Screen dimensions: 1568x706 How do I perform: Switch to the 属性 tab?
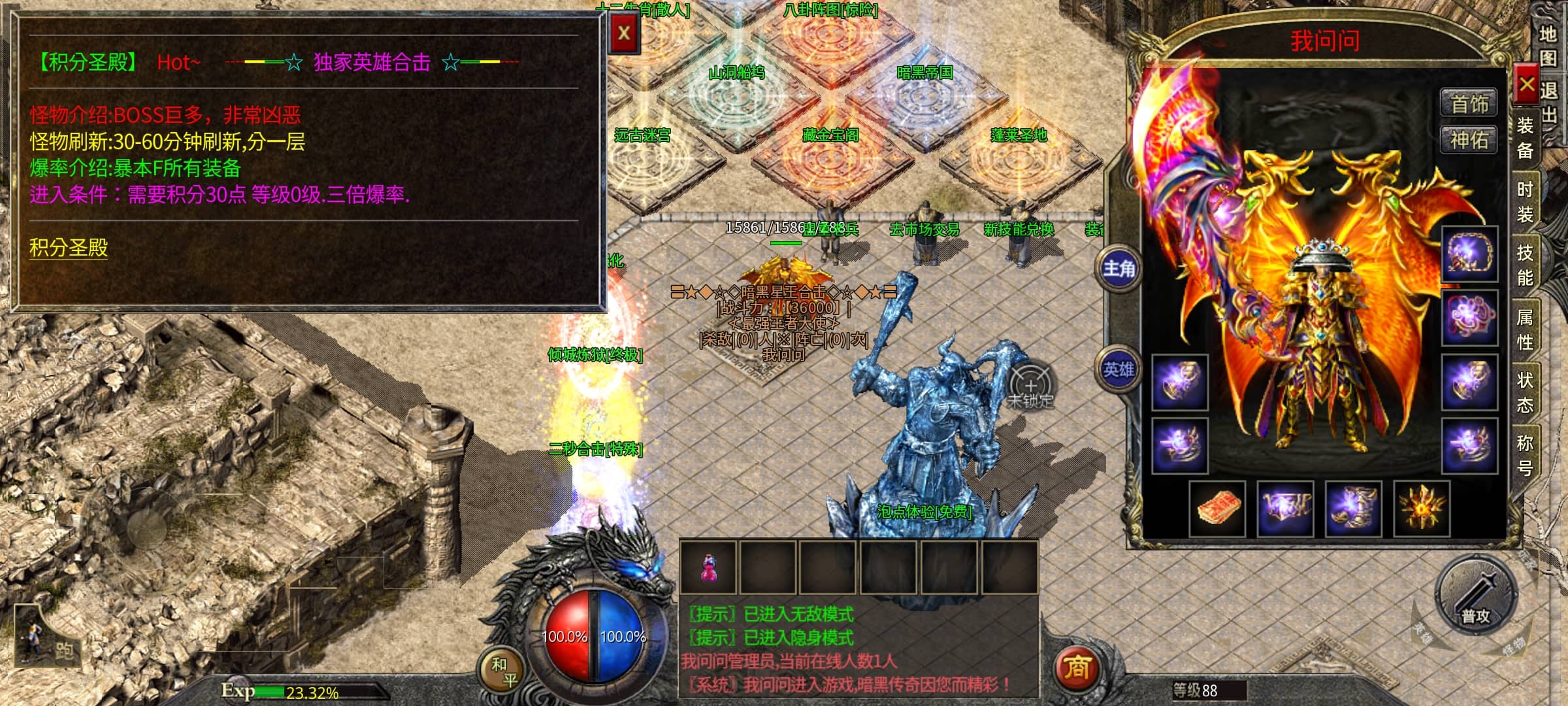click(x=1525, y=329)
